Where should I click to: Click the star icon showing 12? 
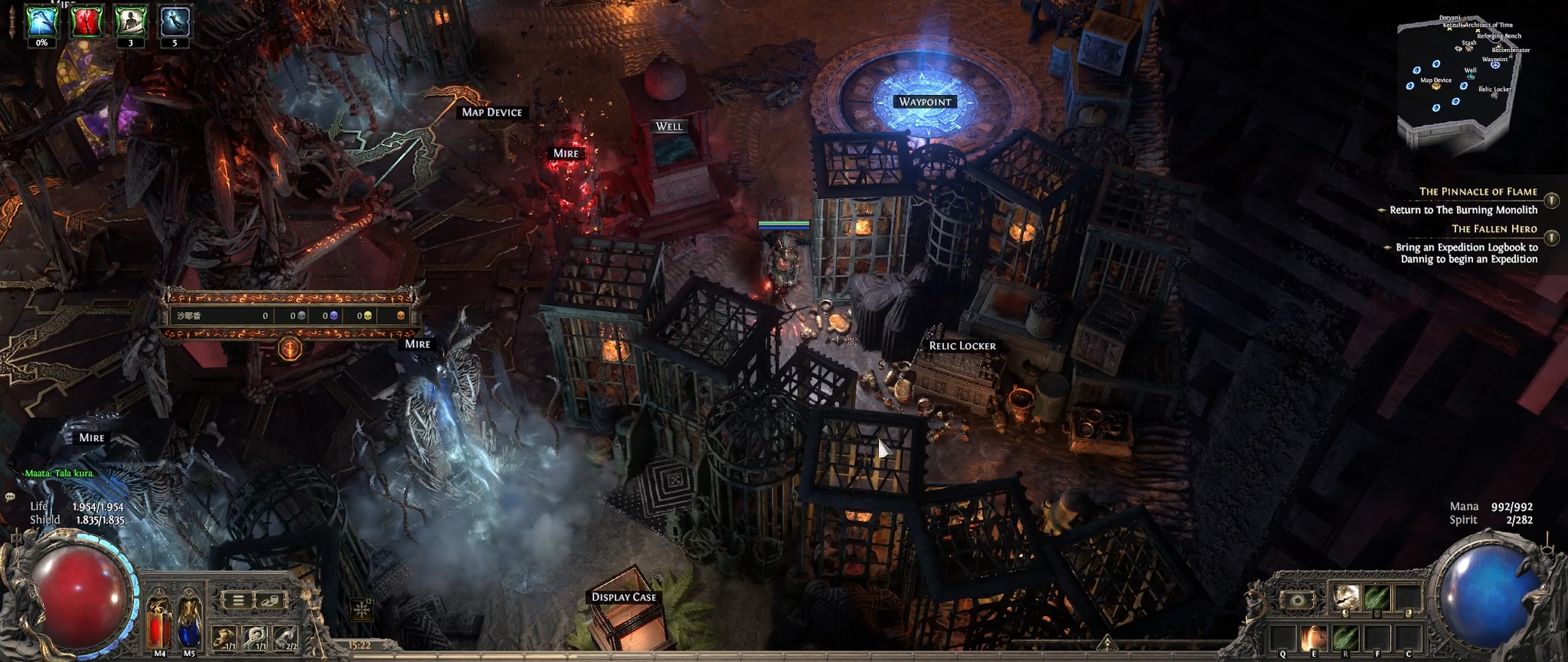[x=361, y=609]
